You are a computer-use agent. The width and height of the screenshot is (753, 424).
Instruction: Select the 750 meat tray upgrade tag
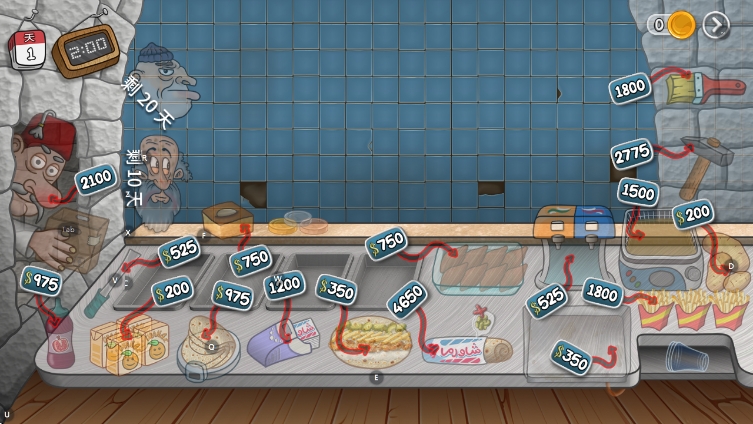click(x=388, y=241)
